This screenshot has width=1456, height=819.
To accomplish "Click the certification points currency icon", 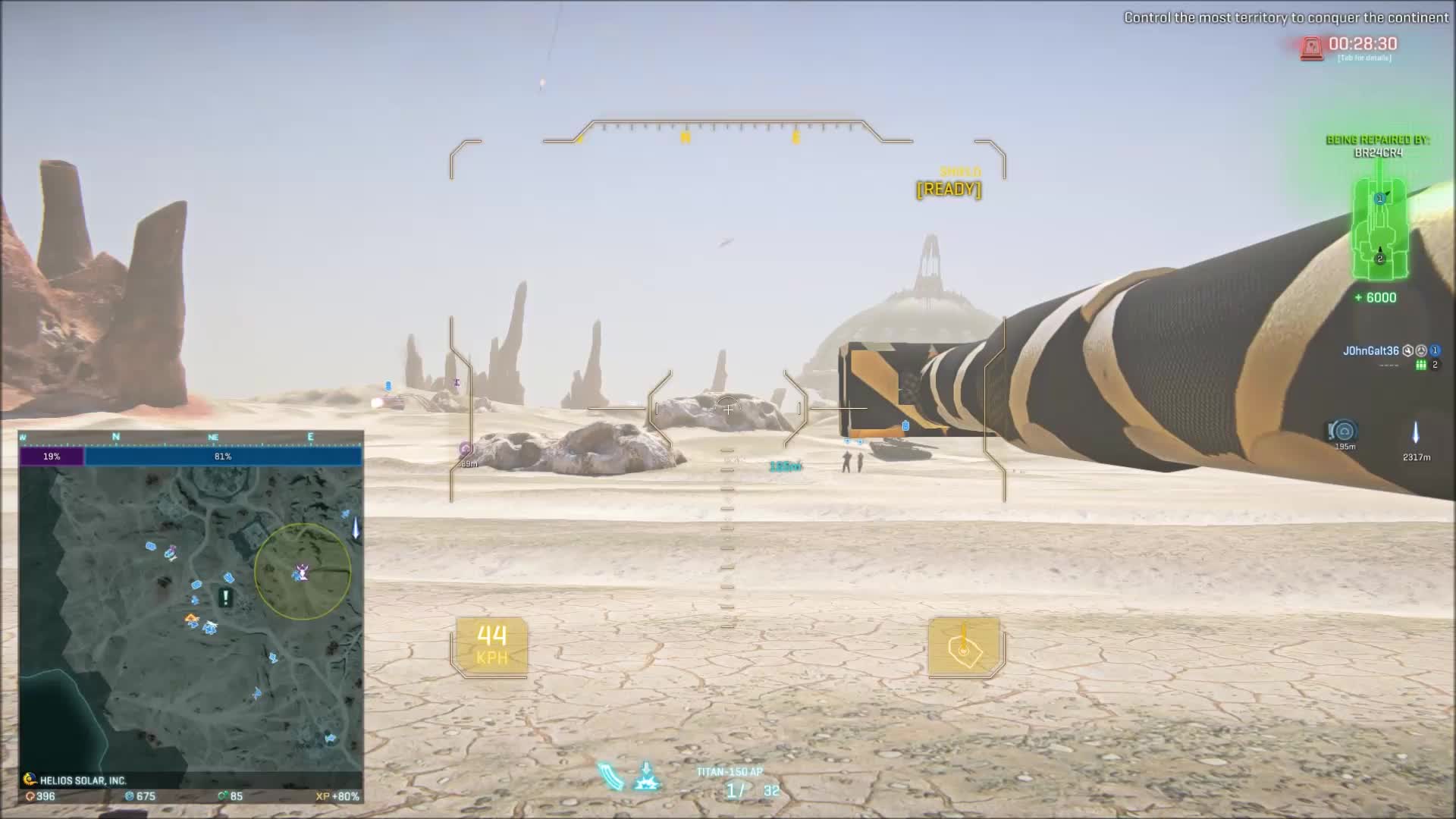I will pyautogui.click(x=30, y=797).
